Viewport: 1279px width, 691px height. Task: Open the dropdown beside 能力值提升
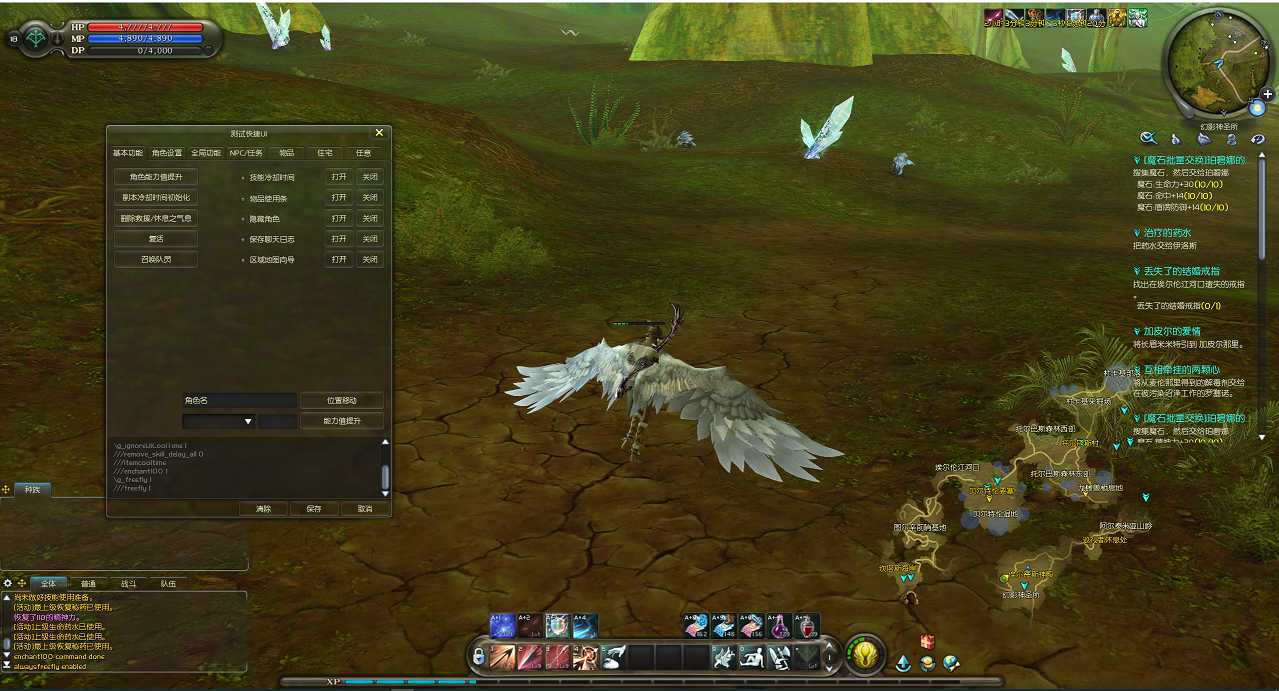247,422
